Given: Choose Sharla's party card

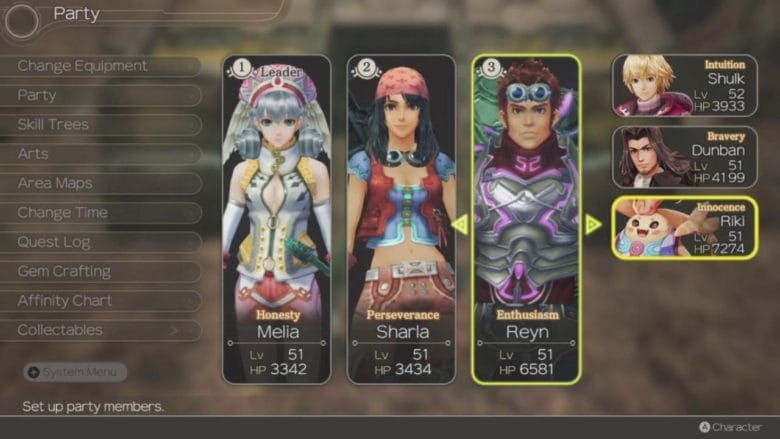Looking at the screenshot, I should click(x=402, y=220).
